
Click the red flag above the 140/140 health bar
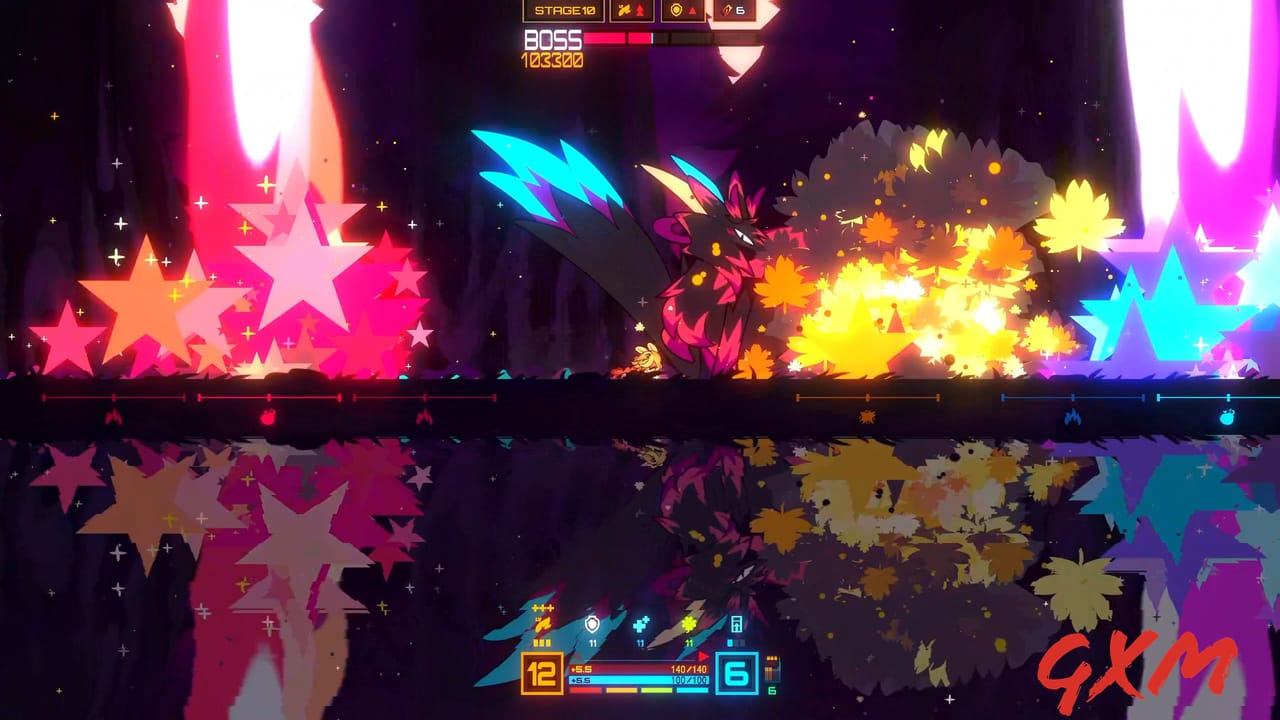coord(702,655)
